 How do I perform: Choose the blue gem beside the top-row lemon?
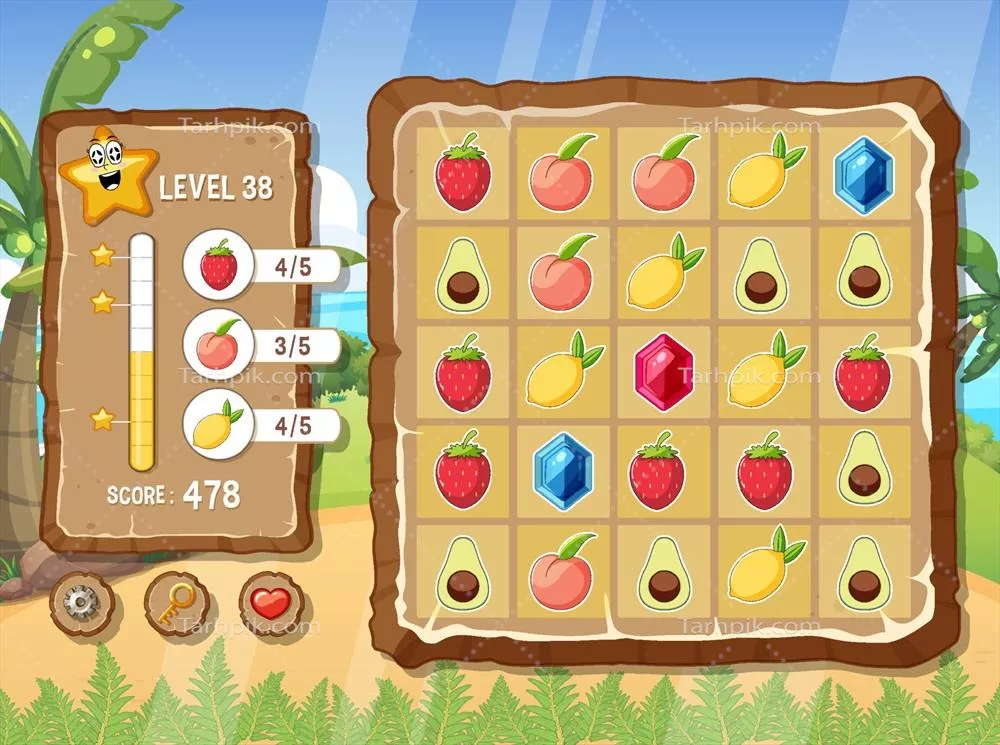(x=864, y=173)
